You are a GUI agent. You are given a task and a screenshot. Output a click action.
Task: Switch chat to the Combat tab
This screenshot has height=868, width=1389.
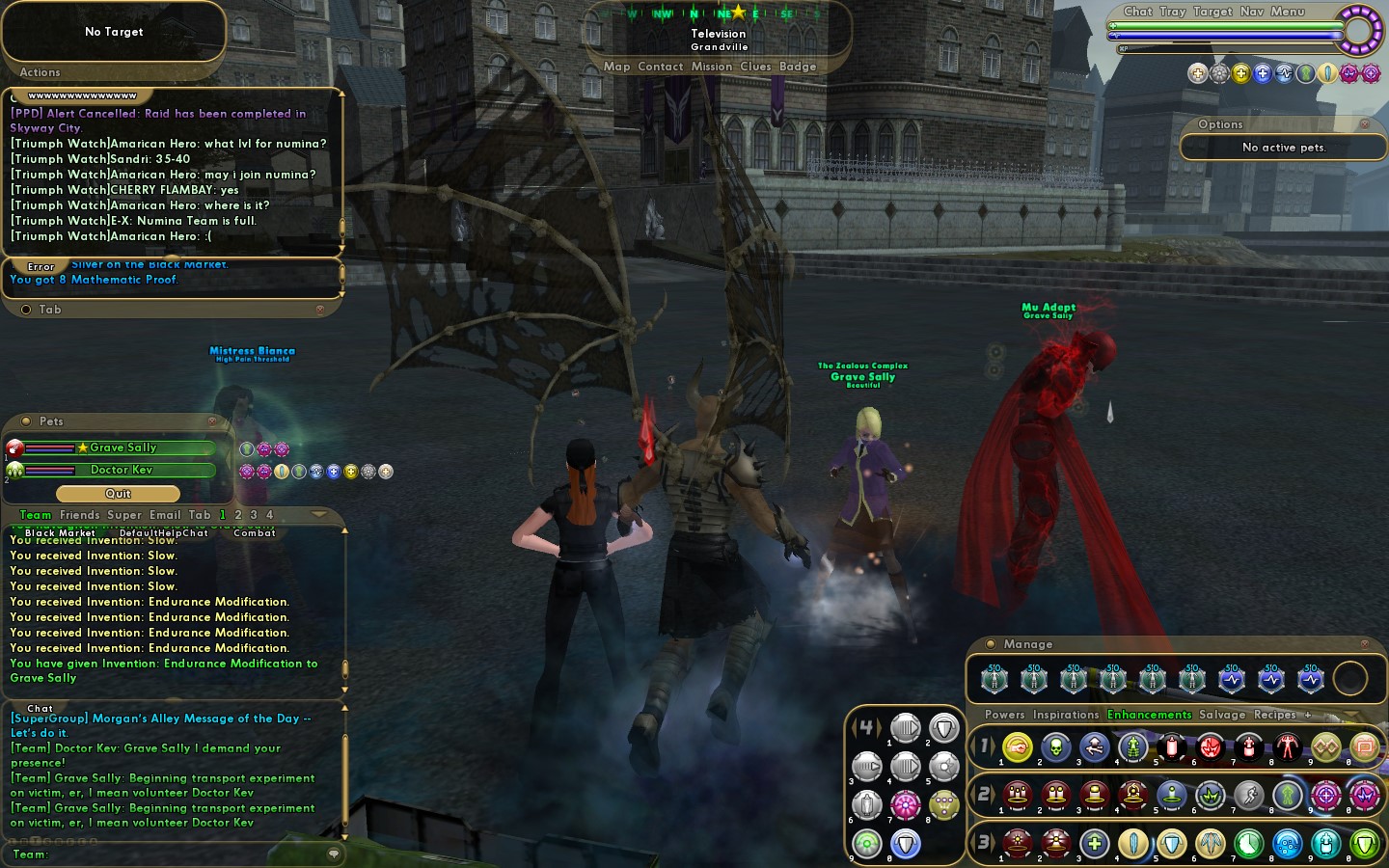pyautogui.click(x=255, y=532)
